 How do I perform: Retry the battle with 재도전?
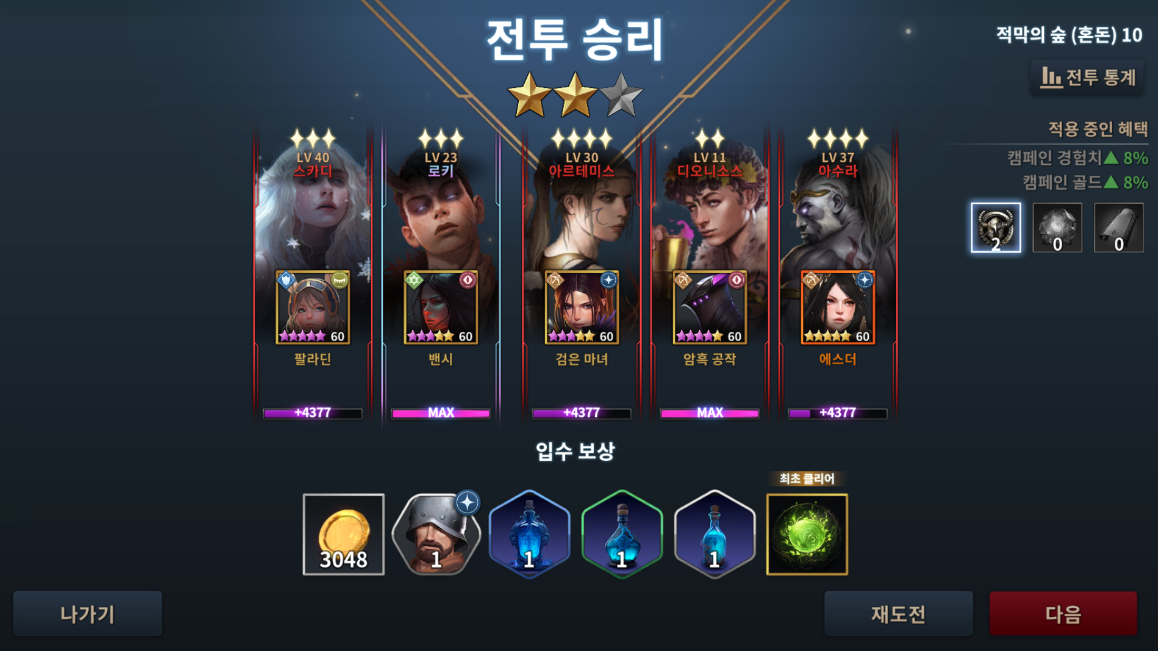898,614
